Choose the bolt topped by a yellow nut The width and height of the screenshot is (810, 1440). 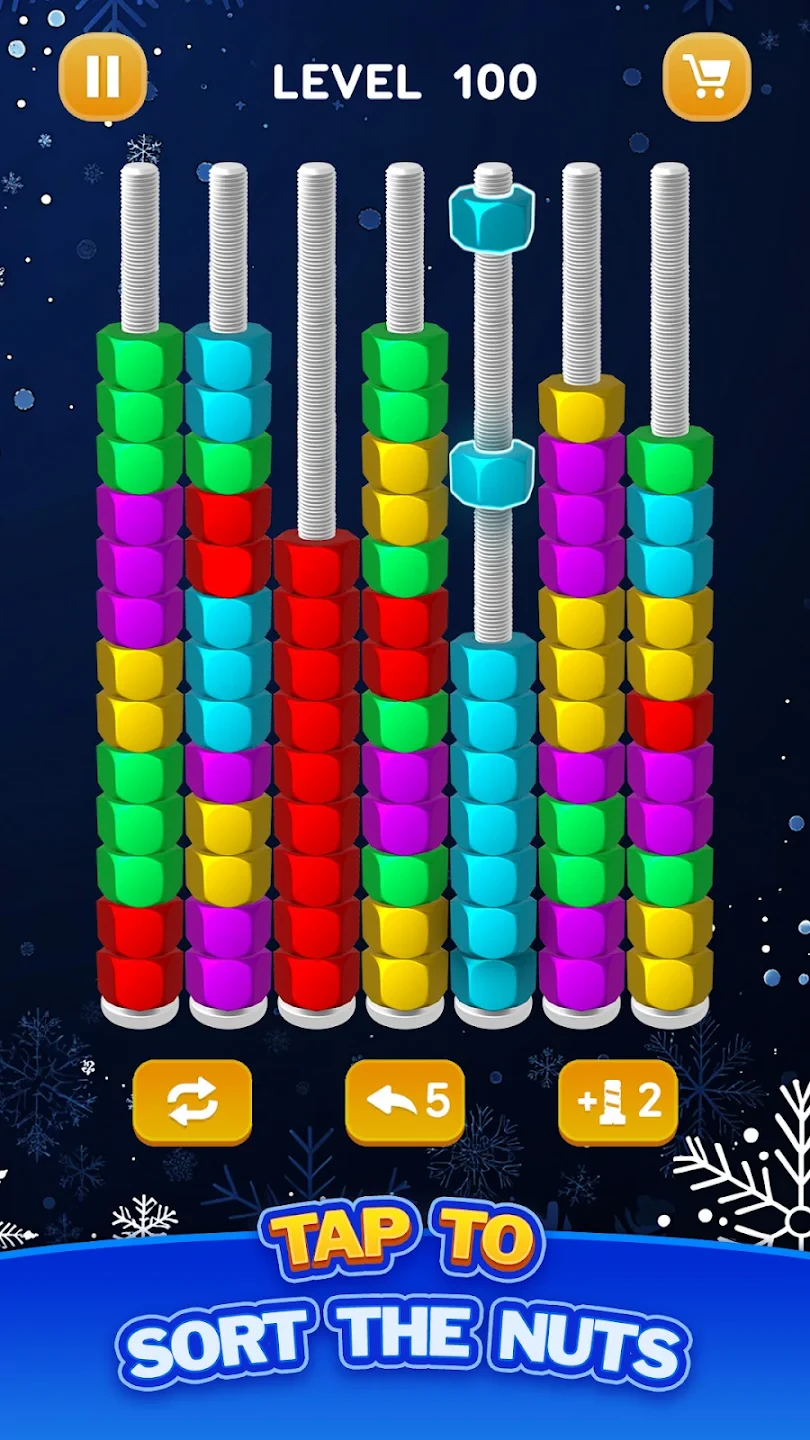tap(581, 700)
